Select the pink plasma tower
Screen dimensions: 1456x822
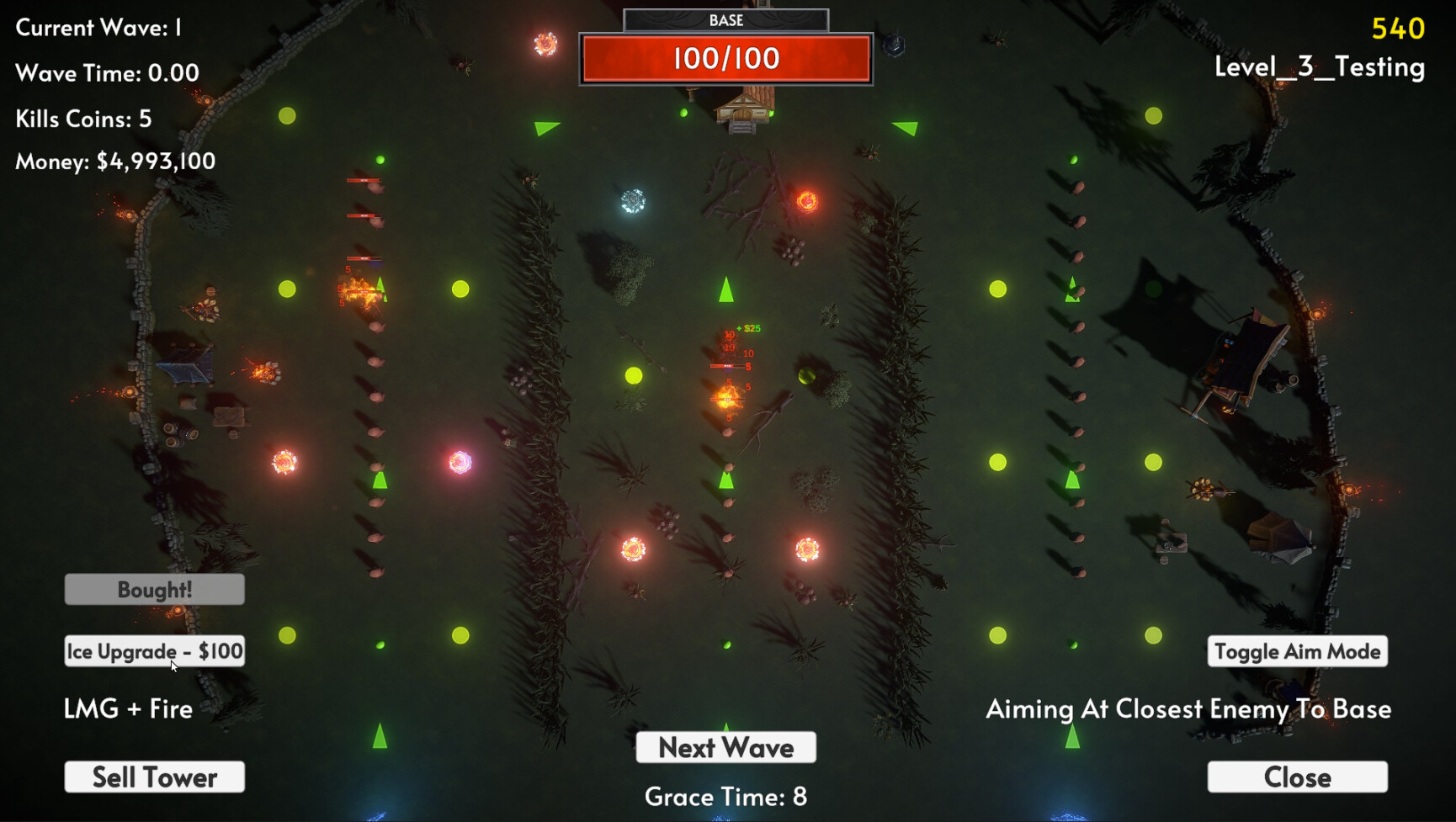(460, 461)
